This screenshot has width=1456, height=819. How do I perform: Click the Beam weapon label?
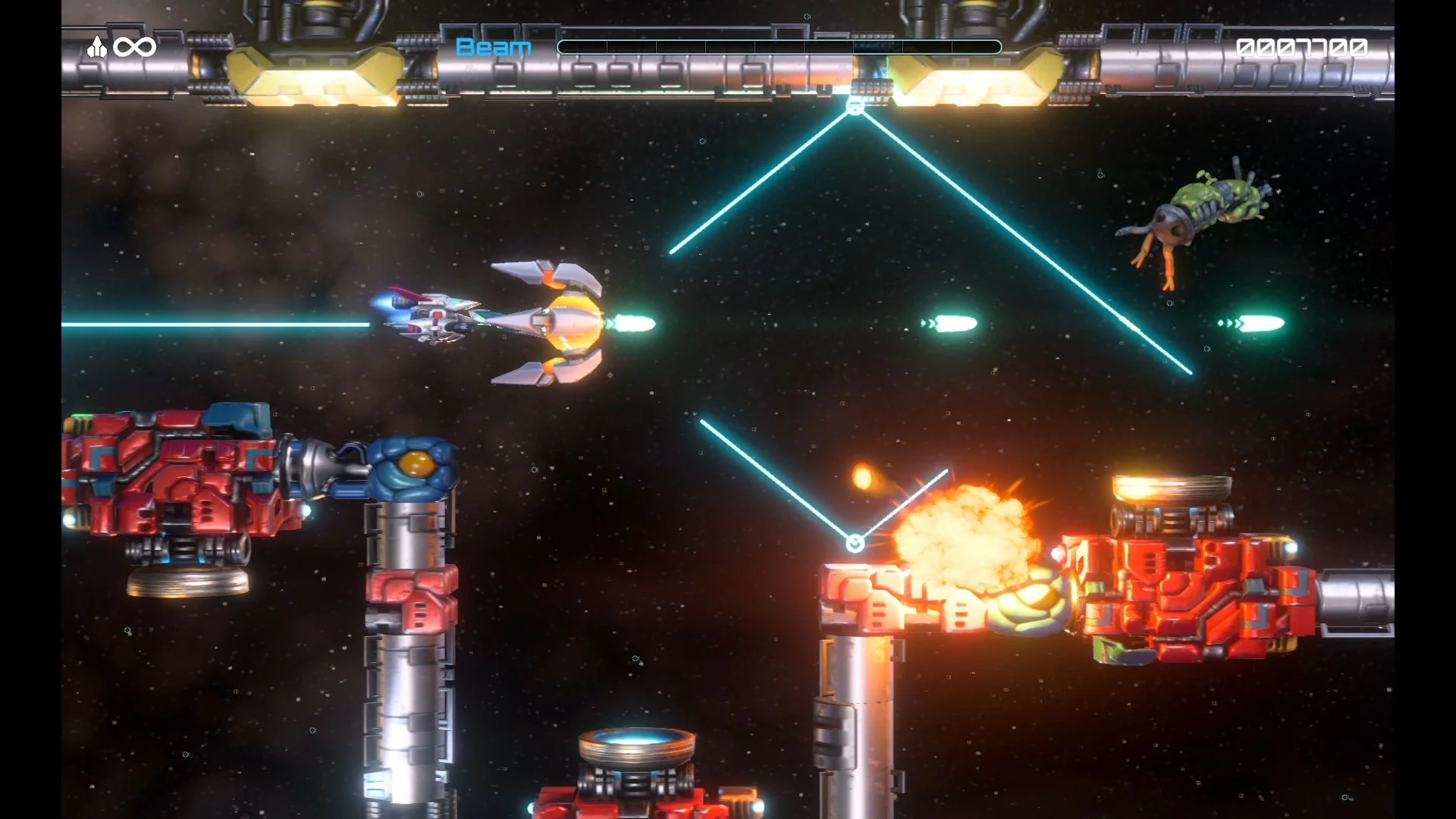pyautogui.click(x=493, y=47)
